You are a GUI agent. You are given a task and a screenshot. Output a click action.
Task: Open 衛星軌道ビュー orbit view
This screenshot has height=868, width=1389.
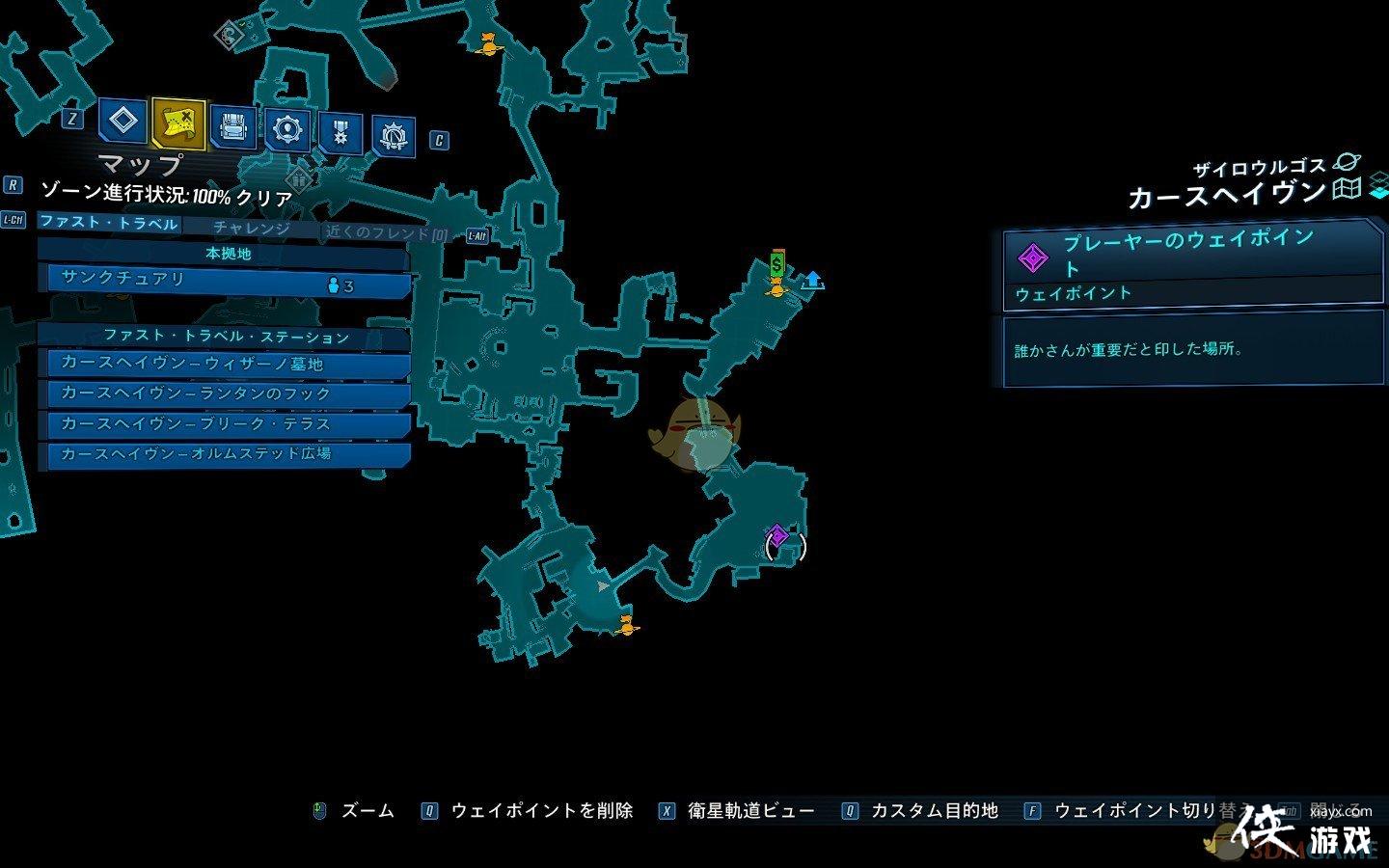(750, 811)
